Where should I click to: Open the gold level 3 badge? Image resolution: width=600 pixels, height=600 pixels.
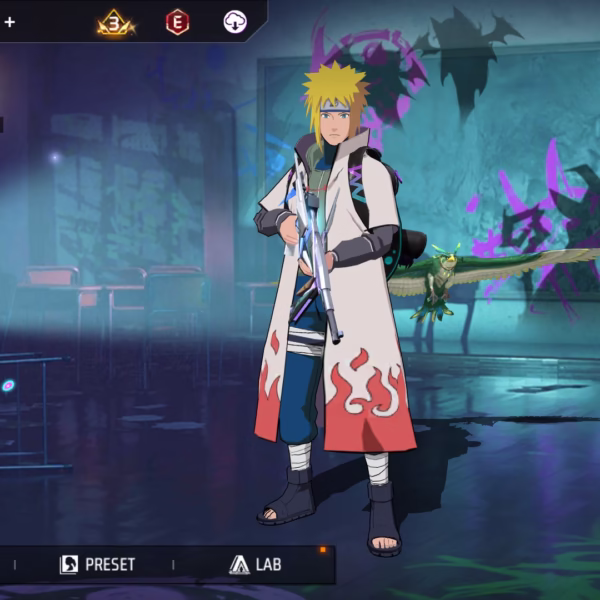coord(115,22)
